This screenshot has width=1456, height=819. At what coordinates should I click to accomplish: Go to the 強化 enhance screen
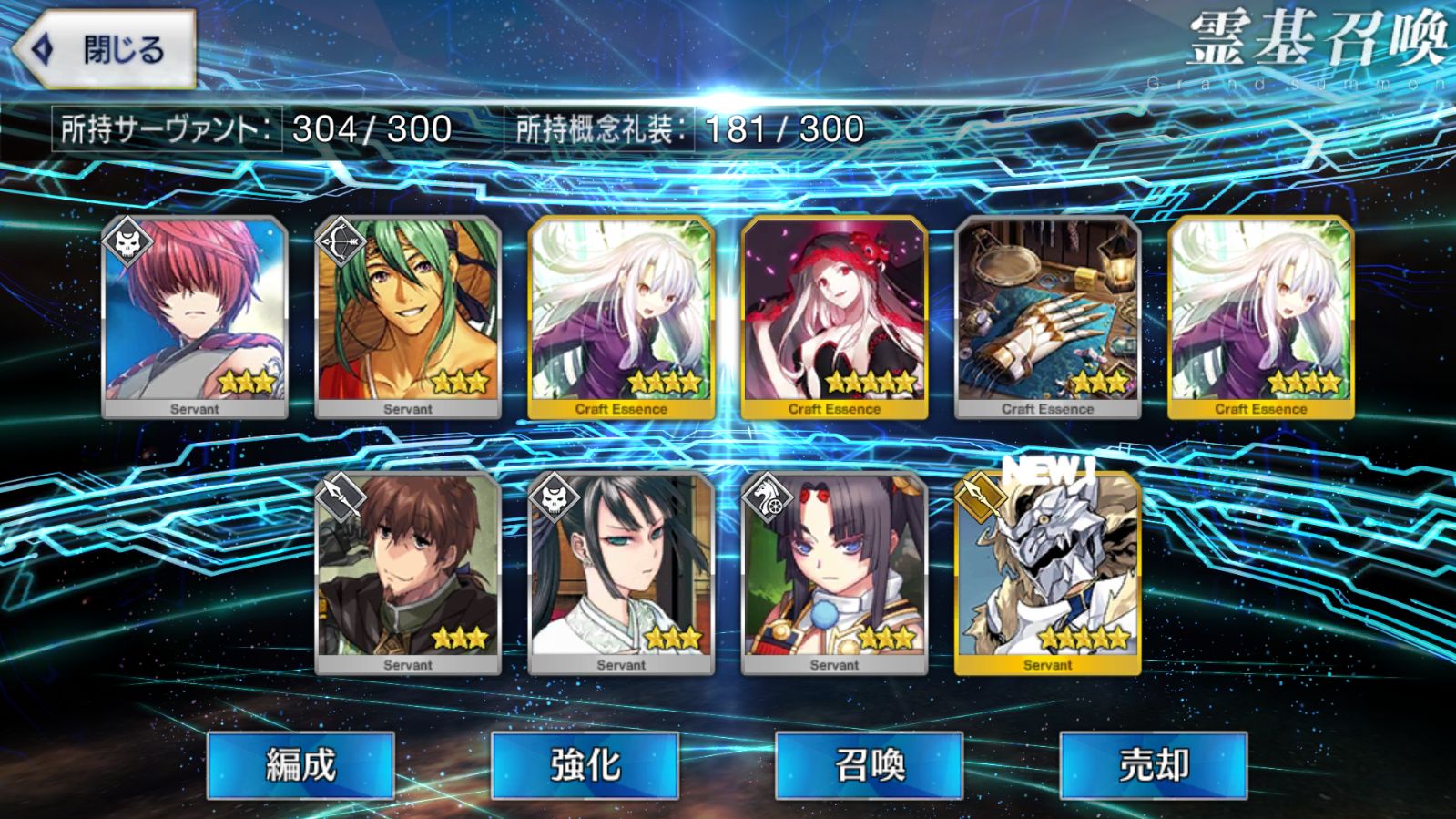(x=585, y=765)
